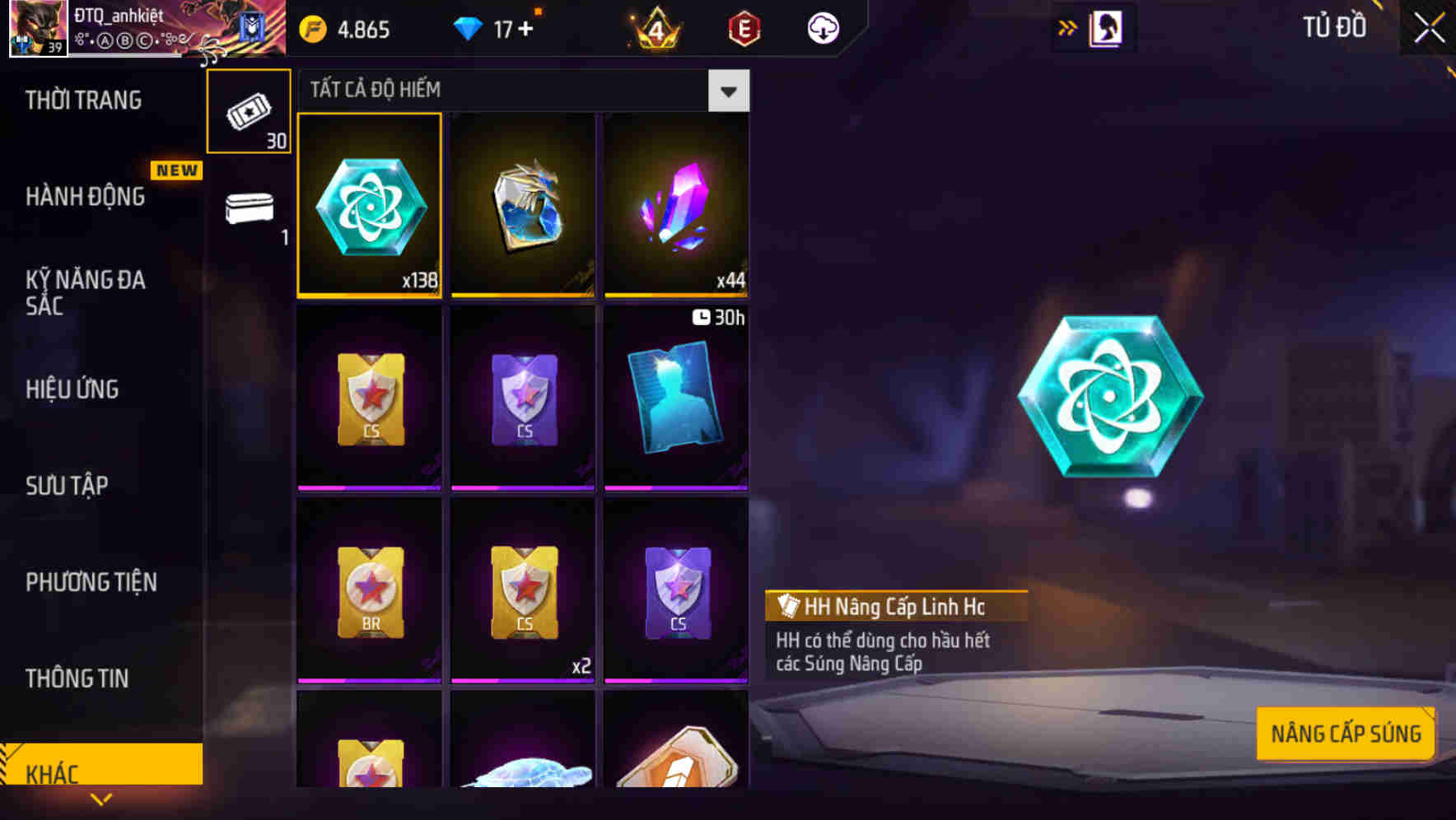This screenshot has width=1456, height=820.
Task: Open the diamond top-up icon
Action: [469, 27]
